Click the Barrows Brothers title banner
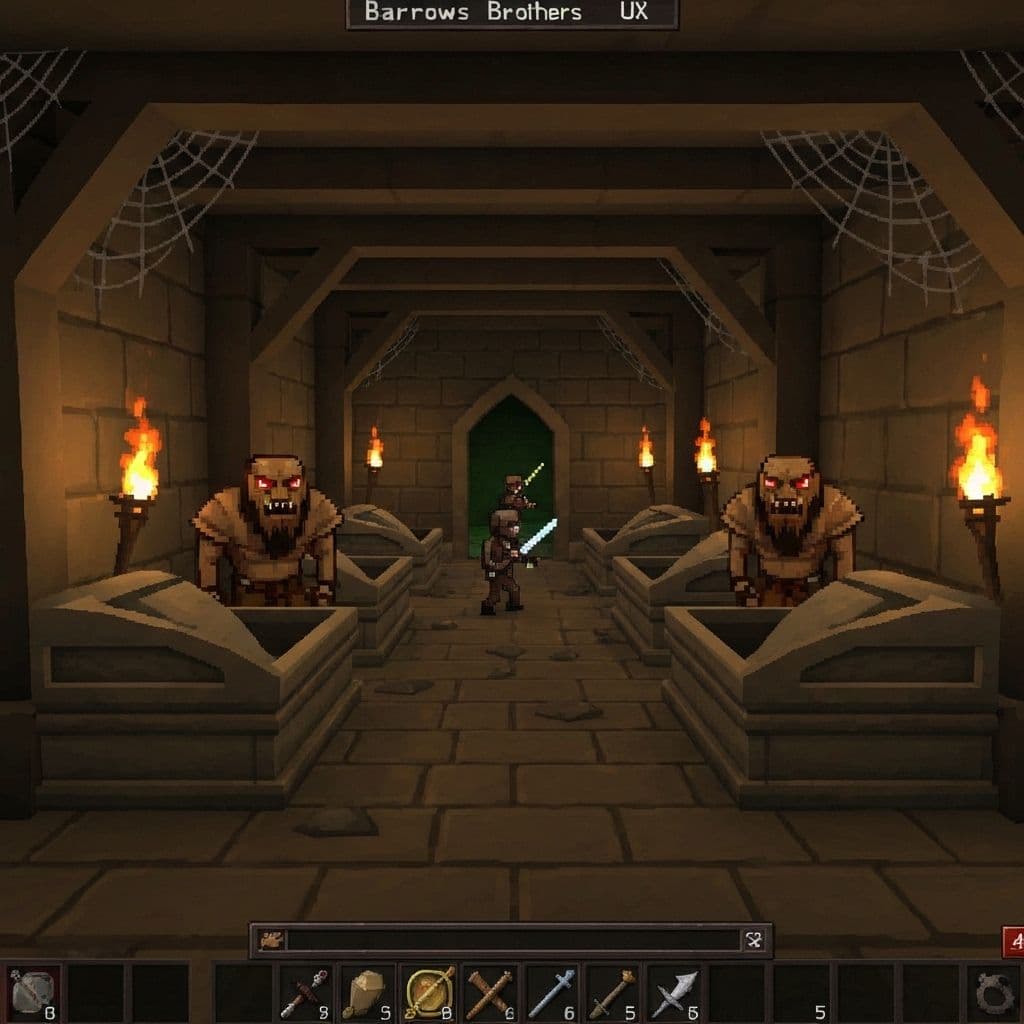This screenshot has width=1024, height=1024. [512, 13]
